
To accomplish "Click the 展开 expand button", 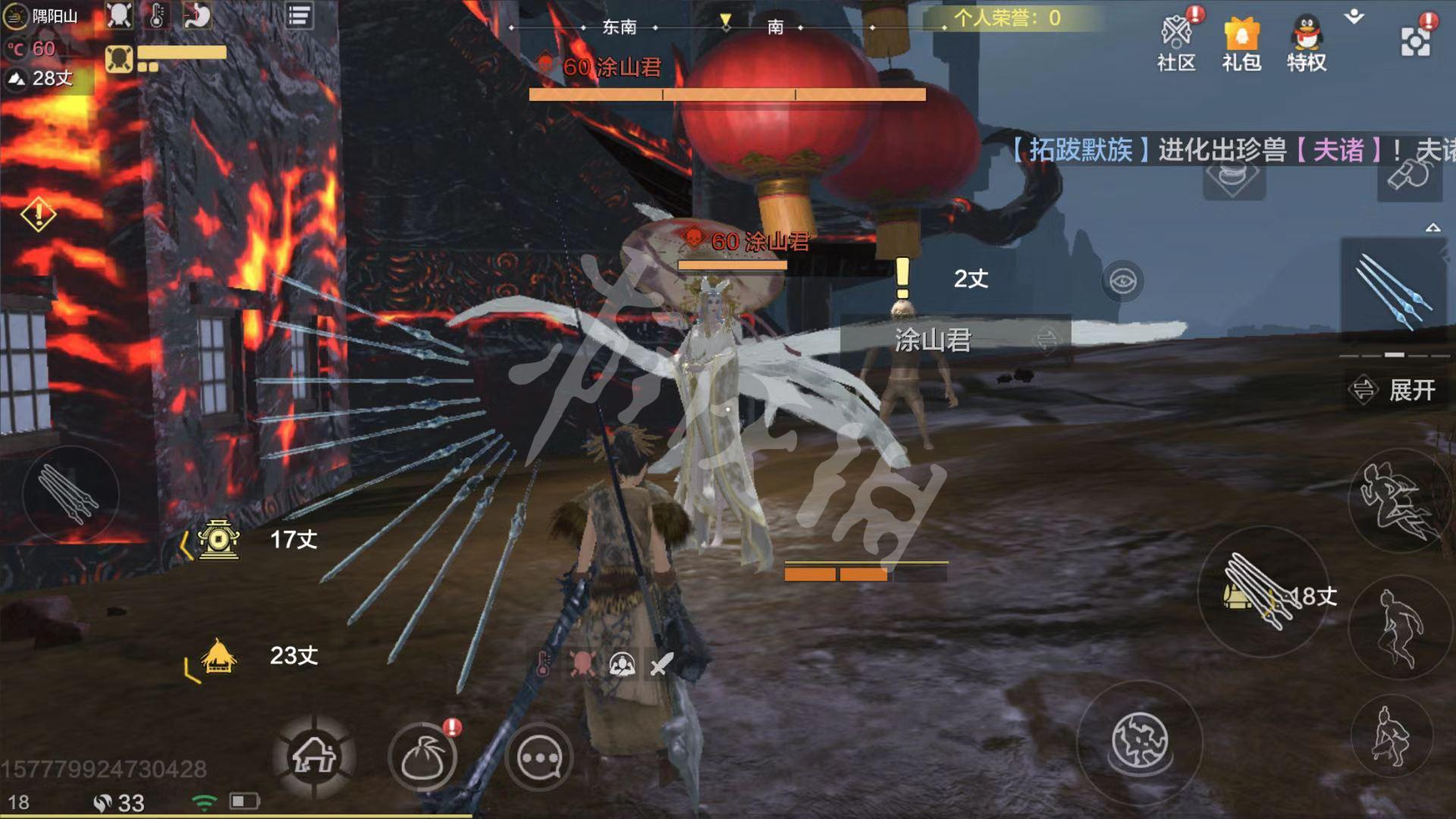I will (1394, 391).
